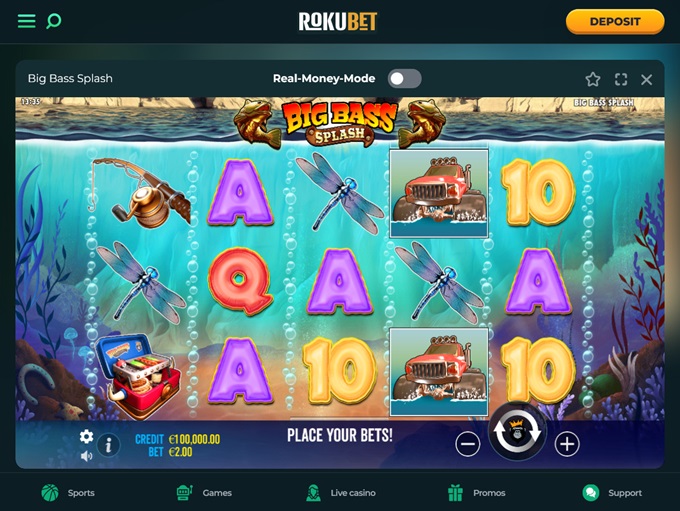The height and width of the screenshot is (511, 680).
Task: Open the search magnifier
Action: [54, 21]
